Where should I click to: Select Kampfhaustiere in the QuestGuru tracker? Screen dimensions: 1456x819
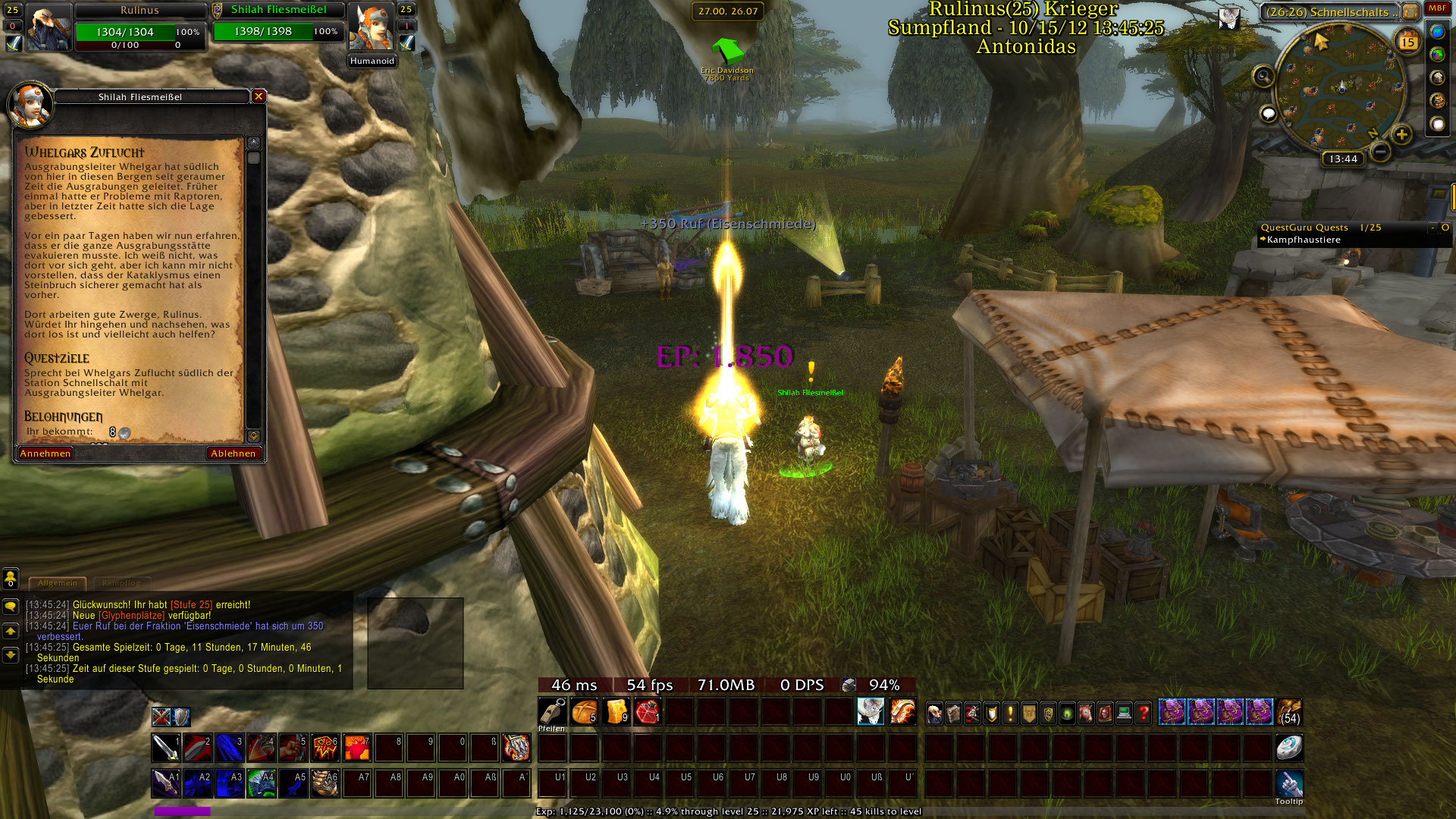coord(1304,240)
